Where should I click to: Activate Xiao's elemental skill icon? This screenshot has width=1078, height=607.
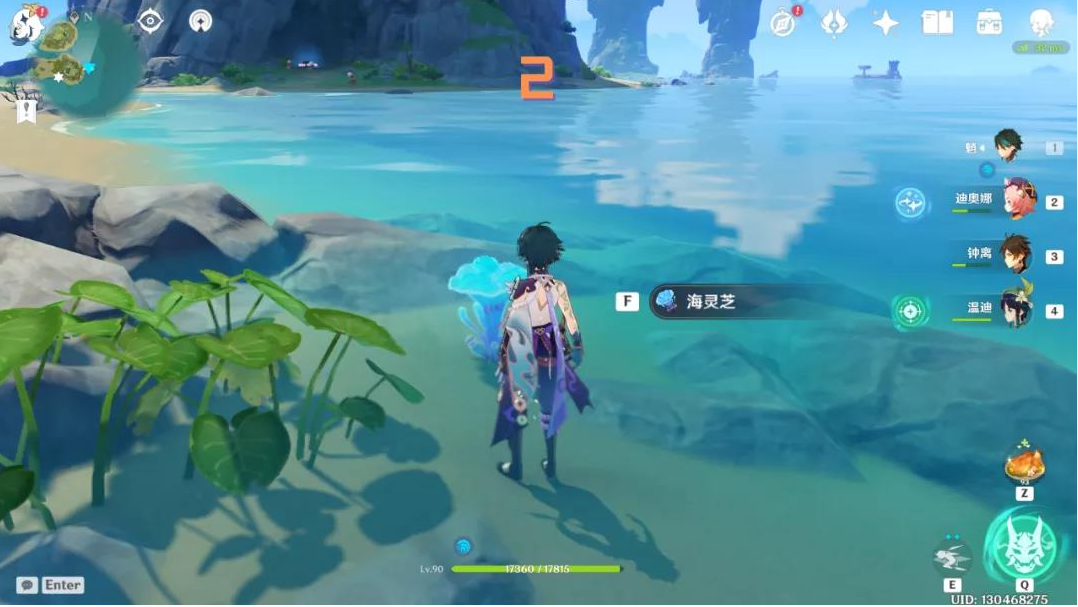pos(951,556)
